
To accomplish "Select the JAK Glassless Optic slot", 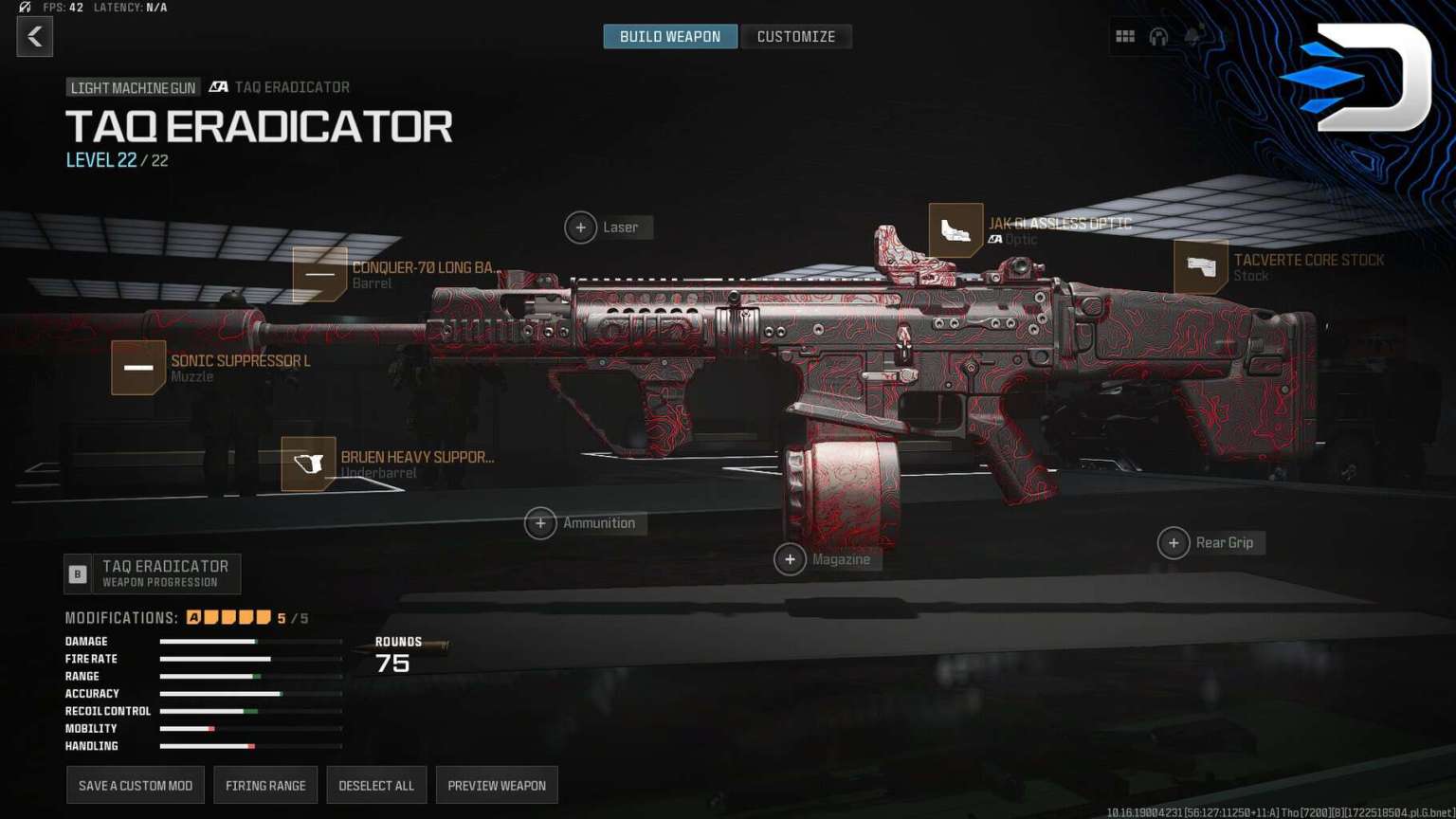I will [955, 230].
